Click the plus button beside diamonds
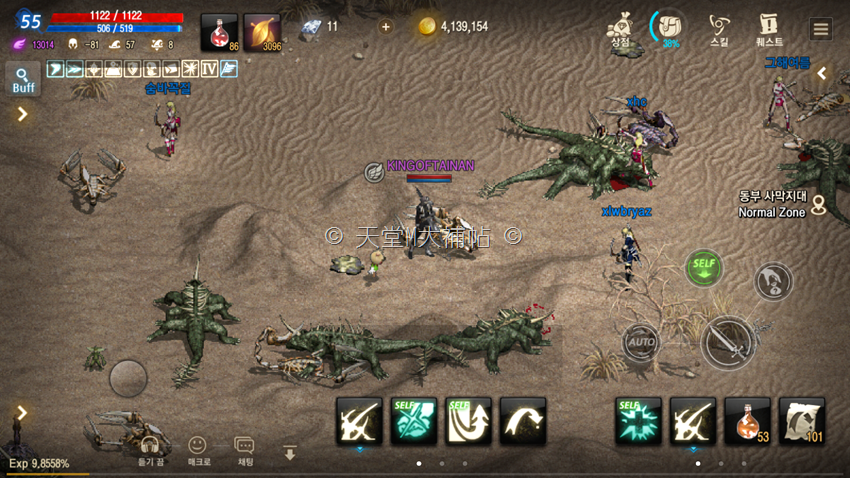Image resolution: width=850 pixels, height=478 pixels. pyautogui.click(x=386, y=27)
